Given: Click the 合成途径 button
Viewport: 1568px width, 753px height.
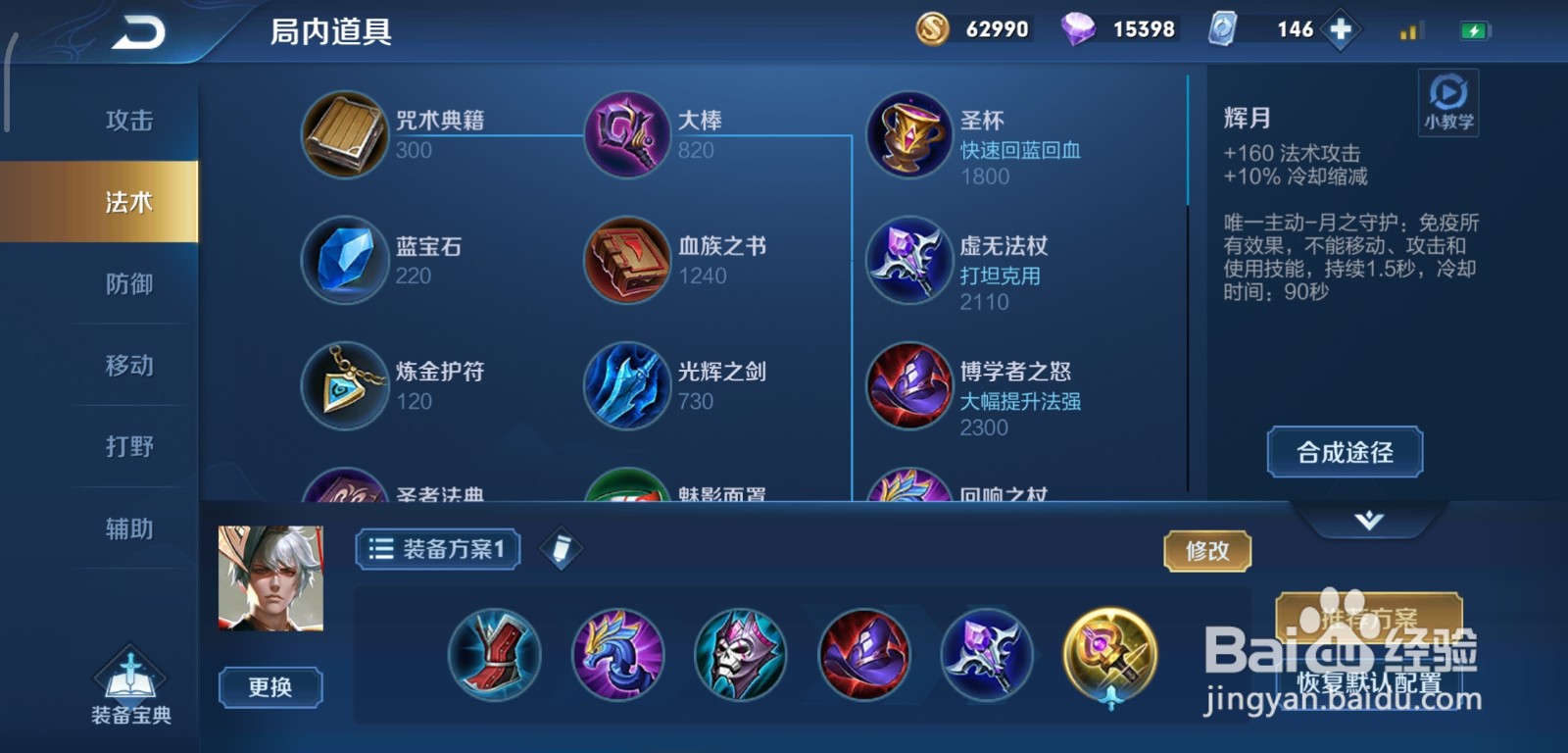Looking at the screenshot, I should click(1344, 452).
